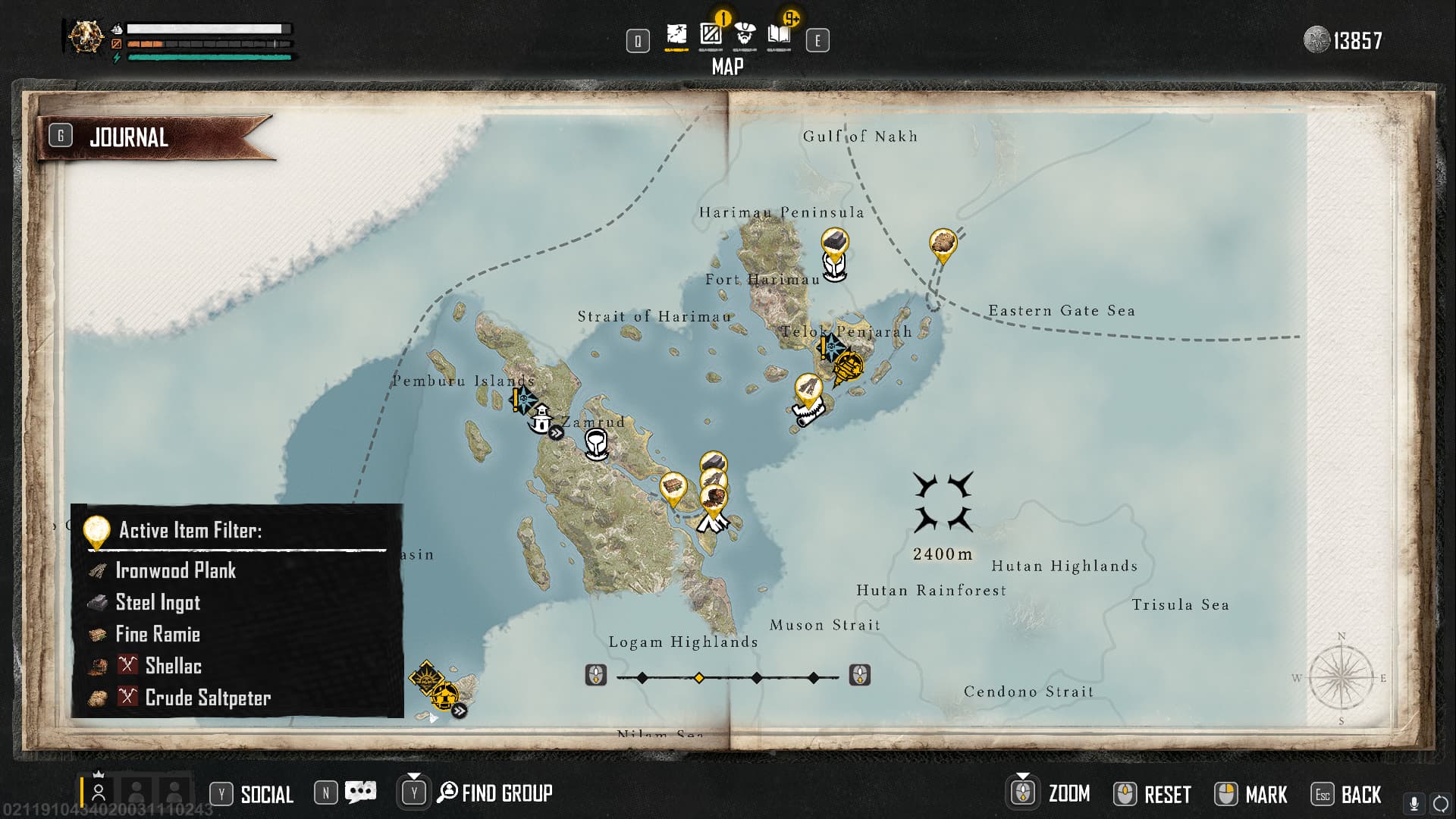Select Steel Ingot in the item filter
The width and height of the screenshot is (1456, 819).
click(158, 602)
